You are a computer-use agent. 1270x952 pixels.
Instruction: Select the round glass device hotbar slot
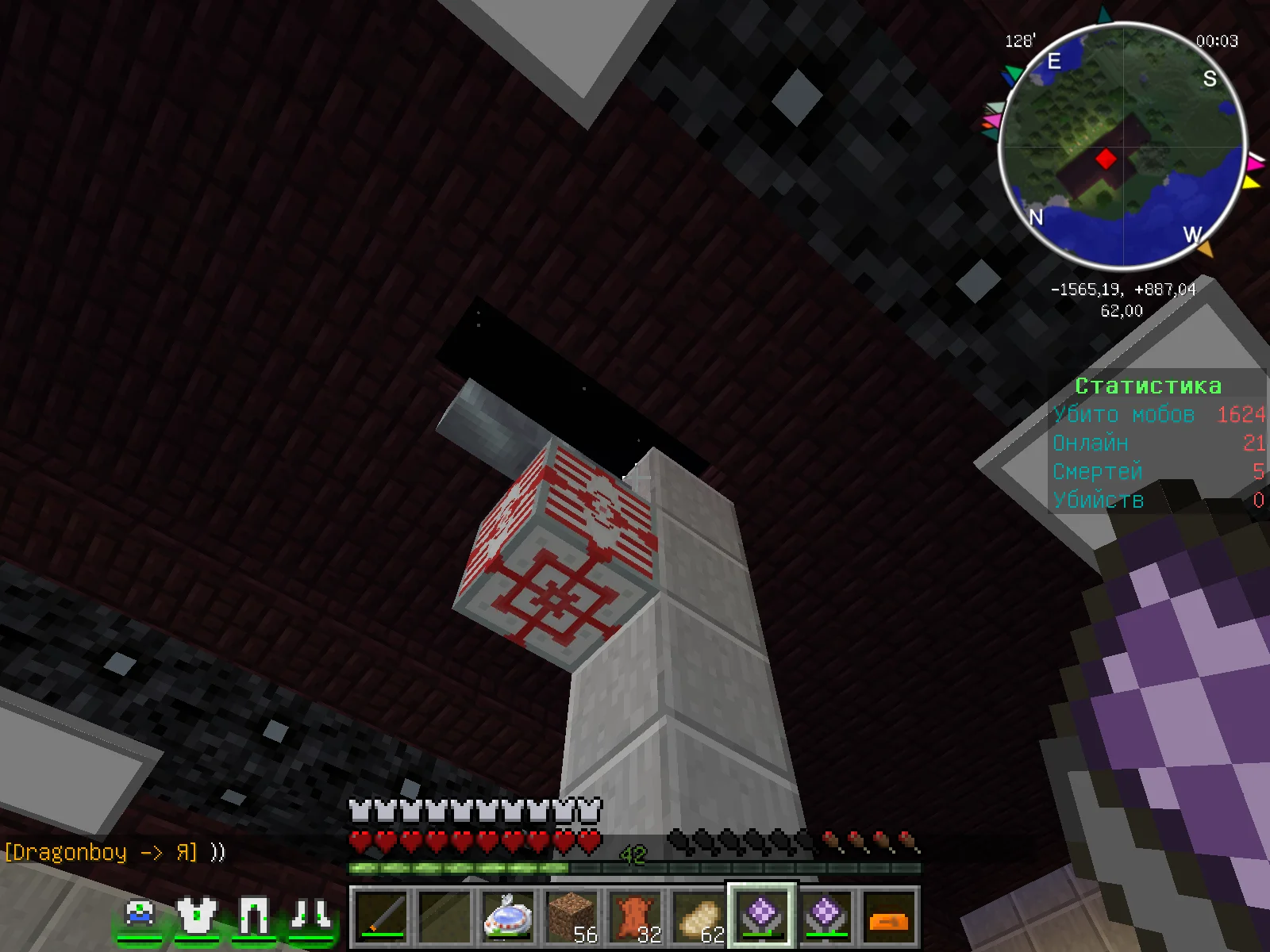509,916
